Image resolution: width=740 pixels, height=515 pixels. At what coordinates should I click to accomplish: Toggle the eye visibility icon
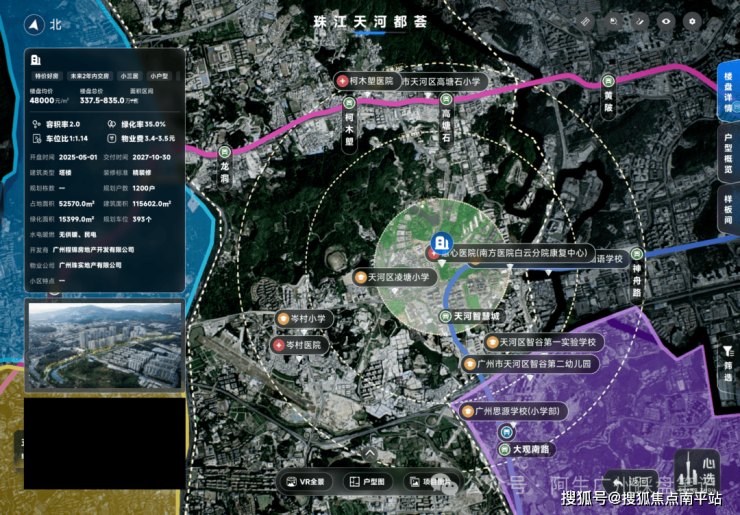click(x=664, y=21)
